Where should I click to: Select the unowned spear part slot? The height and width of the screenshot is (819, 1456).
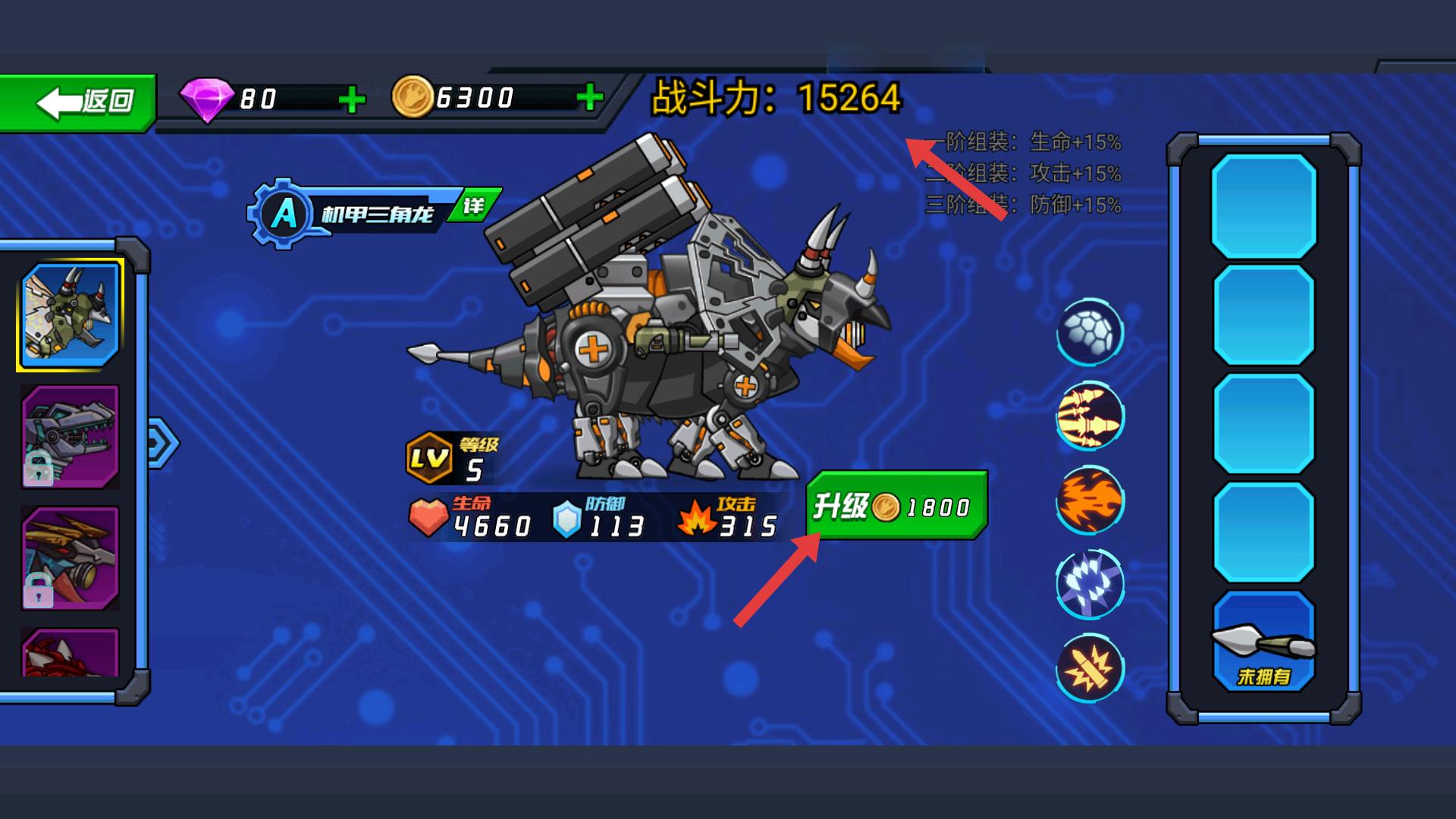(x=1263, y=642)
